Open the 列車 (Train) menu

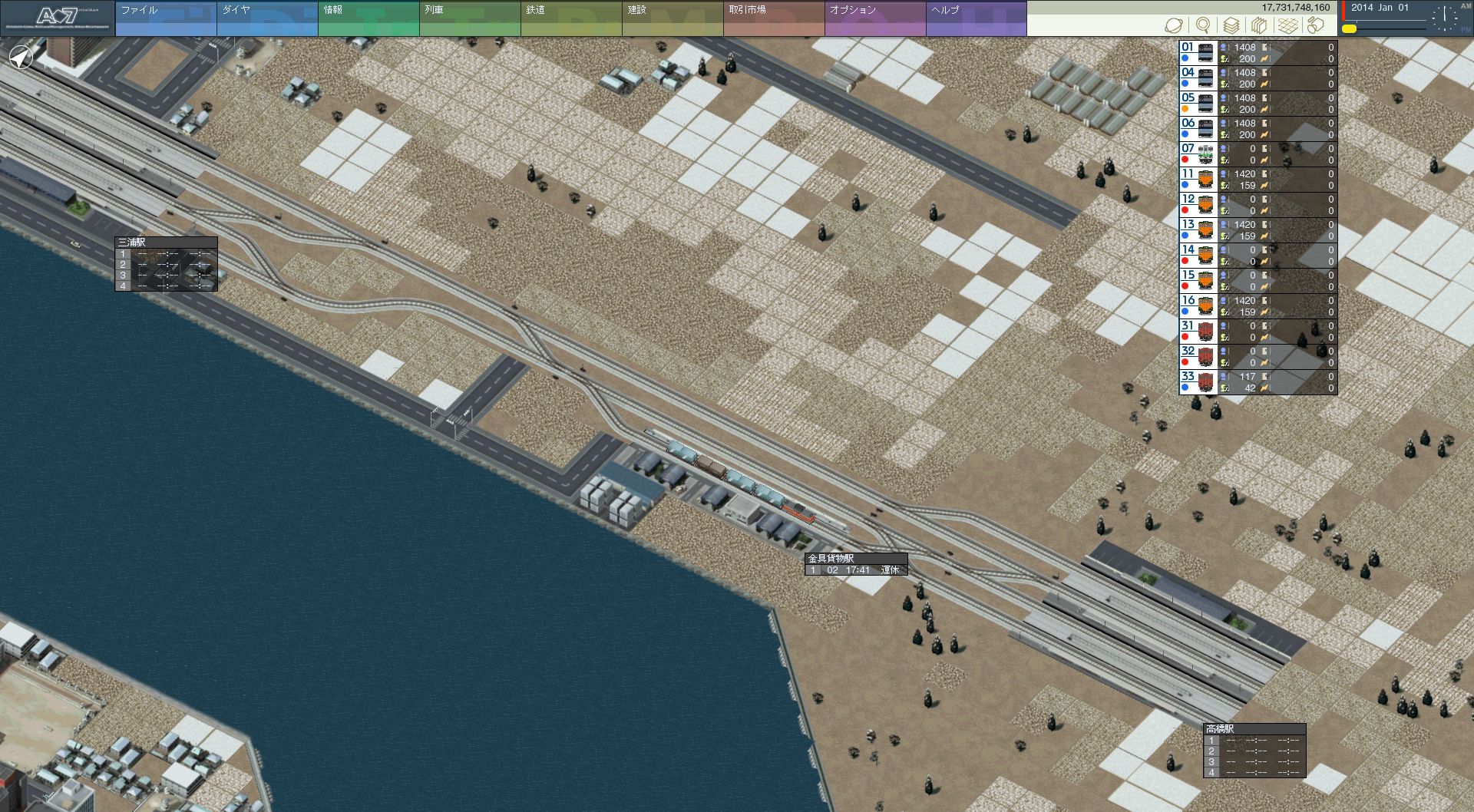coord(469,18)
